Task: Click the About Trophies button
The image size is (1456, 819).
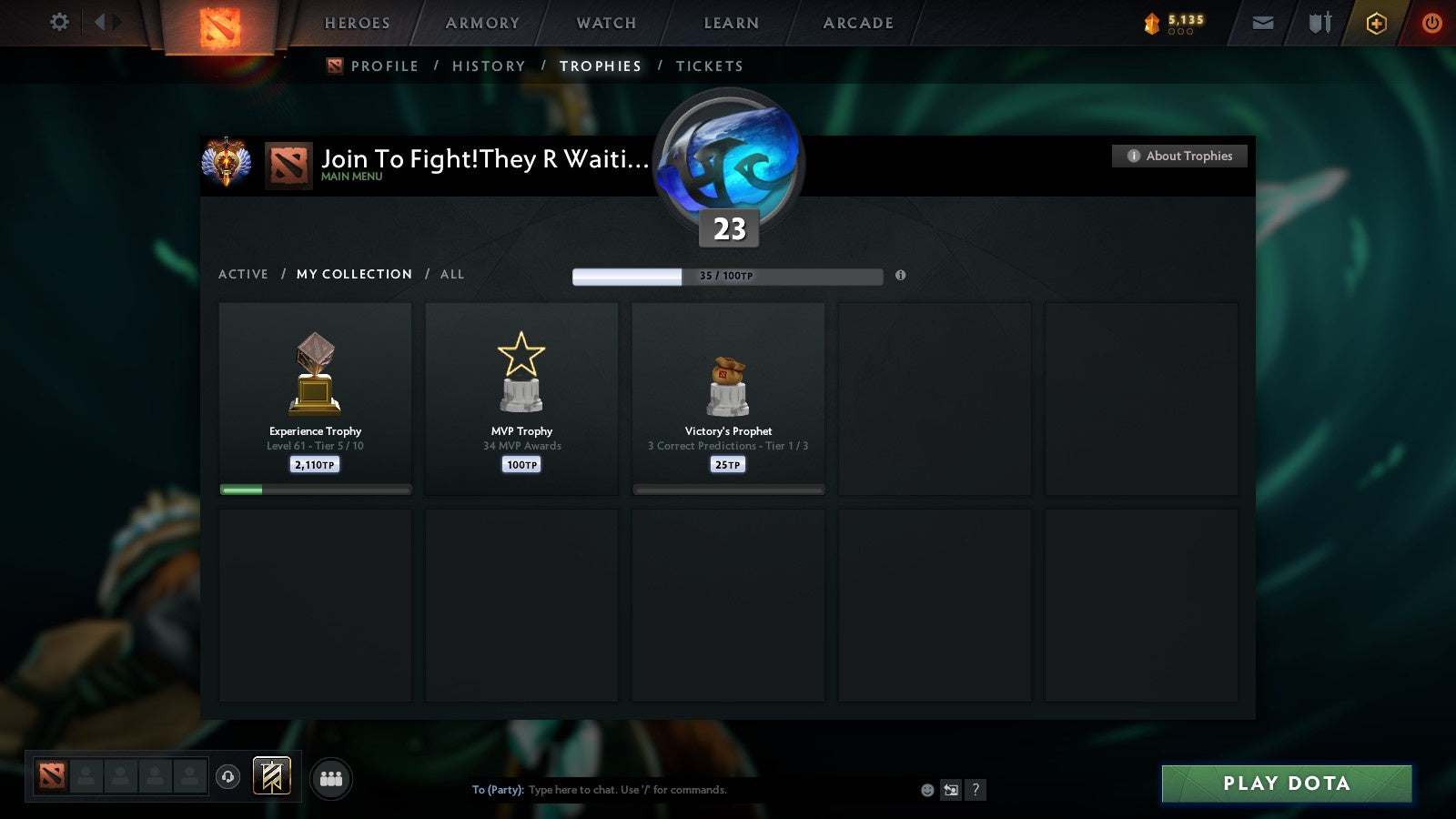Action: click(1178, 156)
